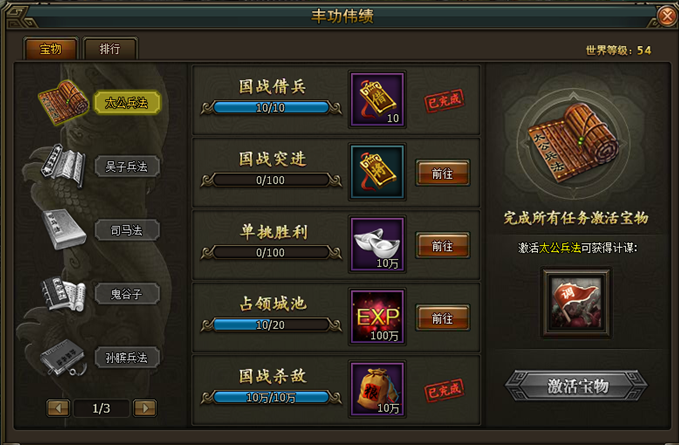Go to next treasure page
This screenshot has width=679, height=445.
145,408
